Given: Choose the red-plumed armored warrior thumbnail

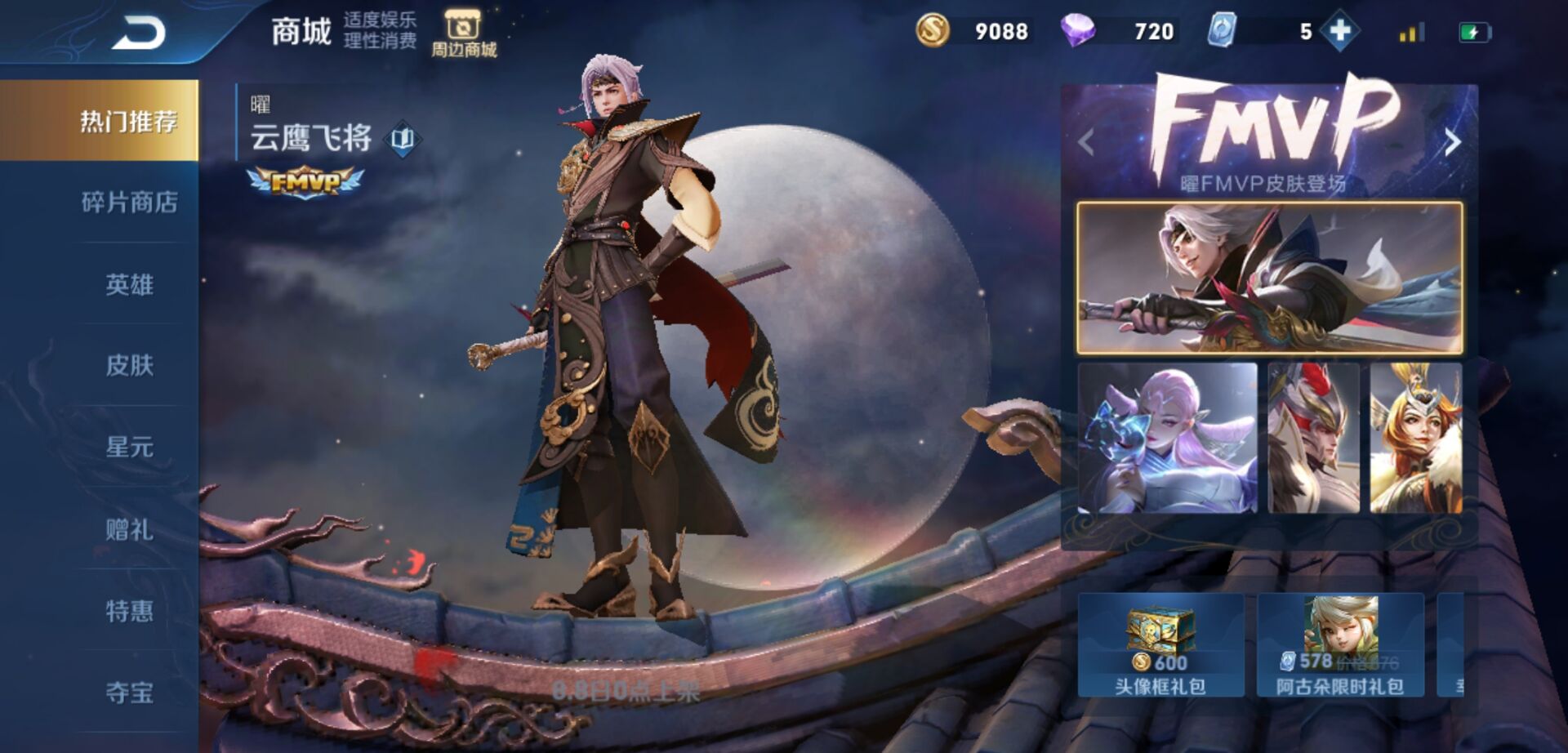Looking at the screenshot, I should pos(1313,438).
